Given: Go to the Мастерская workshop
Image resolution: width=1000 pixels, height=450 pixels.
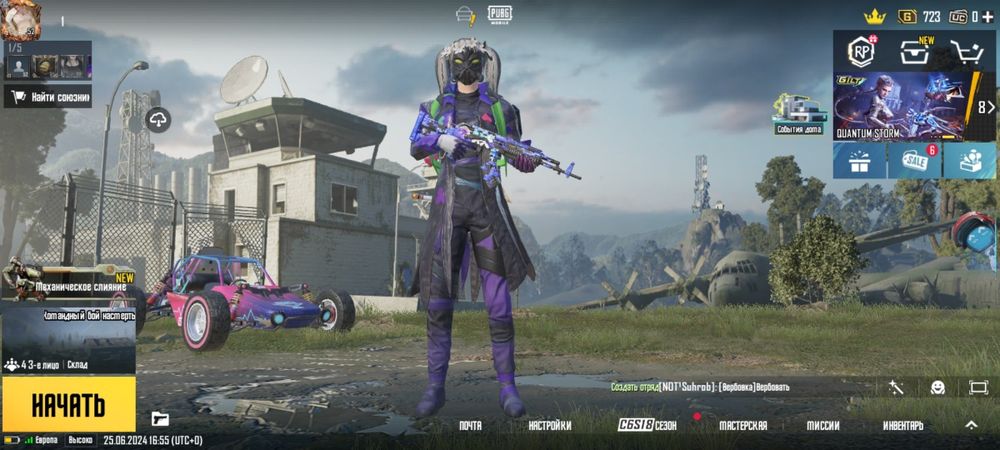Looking at the screenshot, I should click(x=743, y=426).
